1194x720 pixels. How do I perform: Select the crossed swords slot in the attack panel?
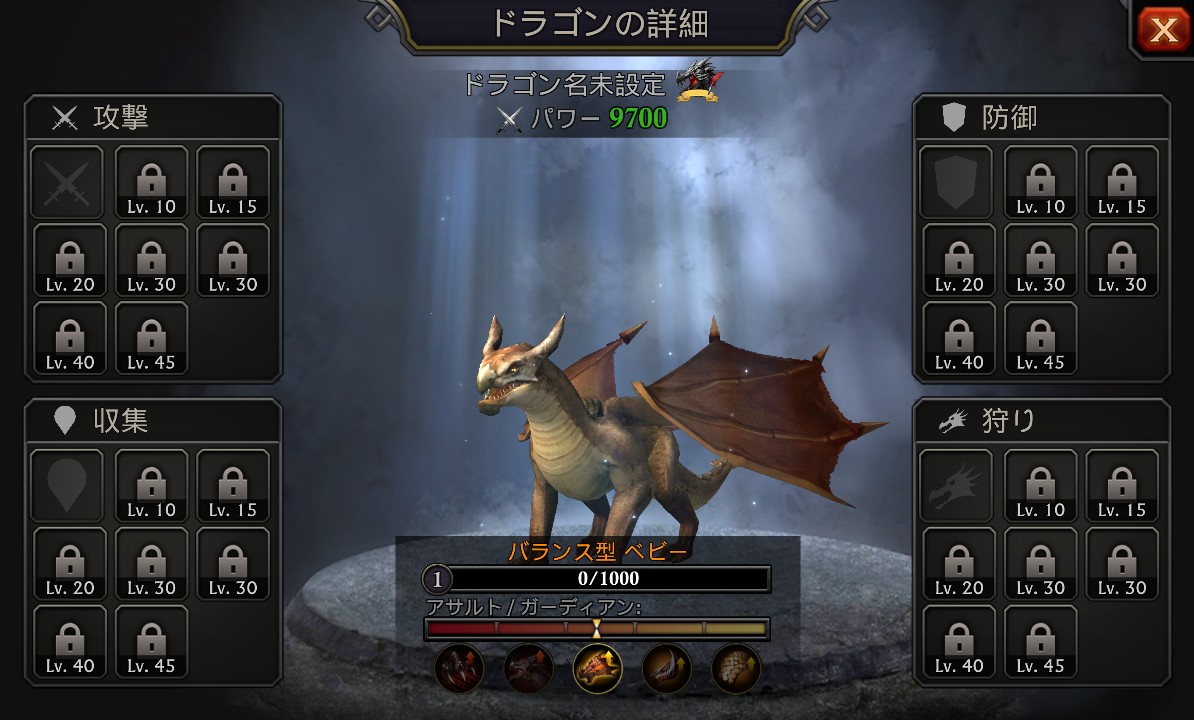pos(66,182)
